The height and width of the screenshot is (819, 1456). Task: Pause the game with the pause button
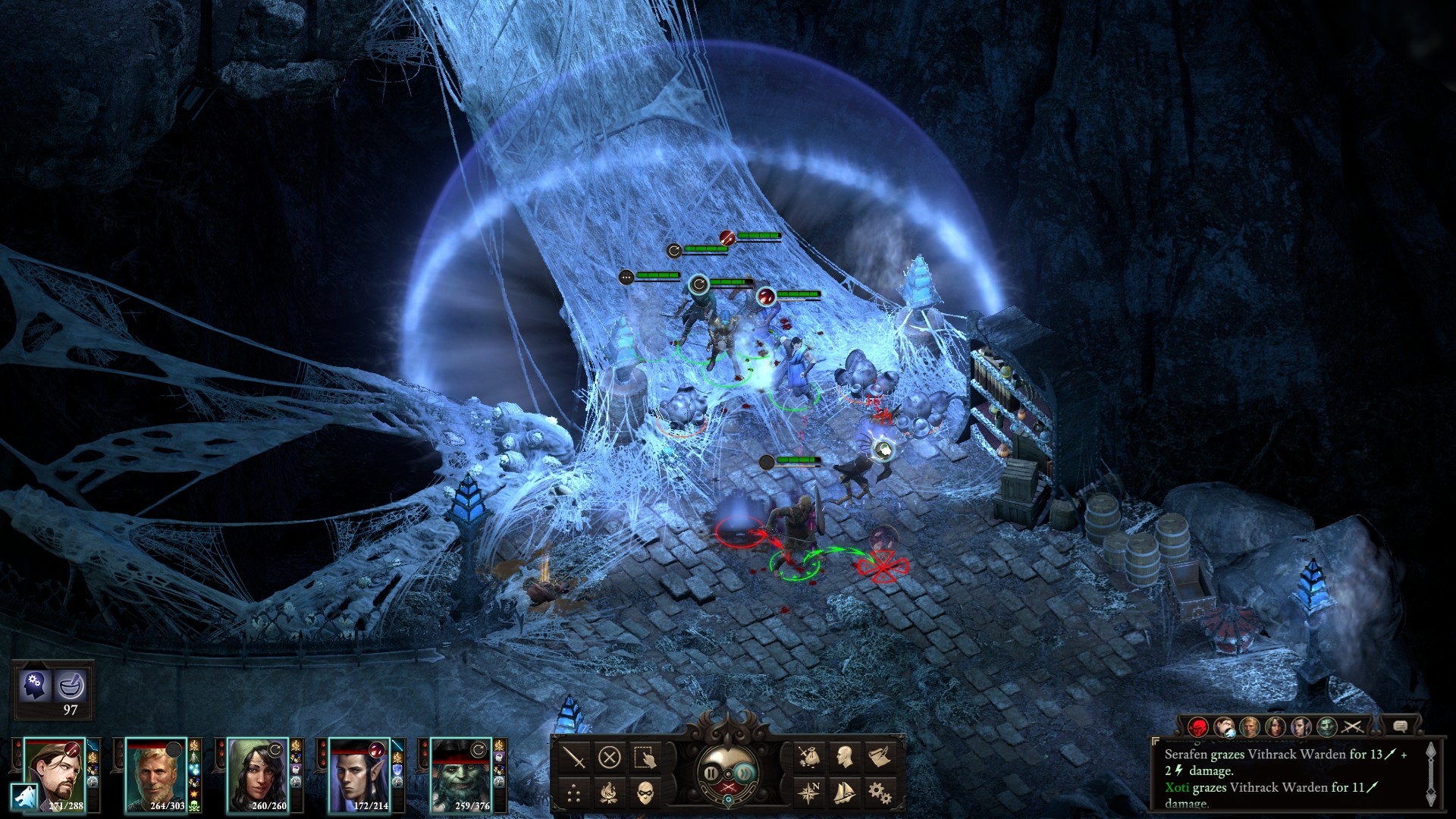coord(711,773)
